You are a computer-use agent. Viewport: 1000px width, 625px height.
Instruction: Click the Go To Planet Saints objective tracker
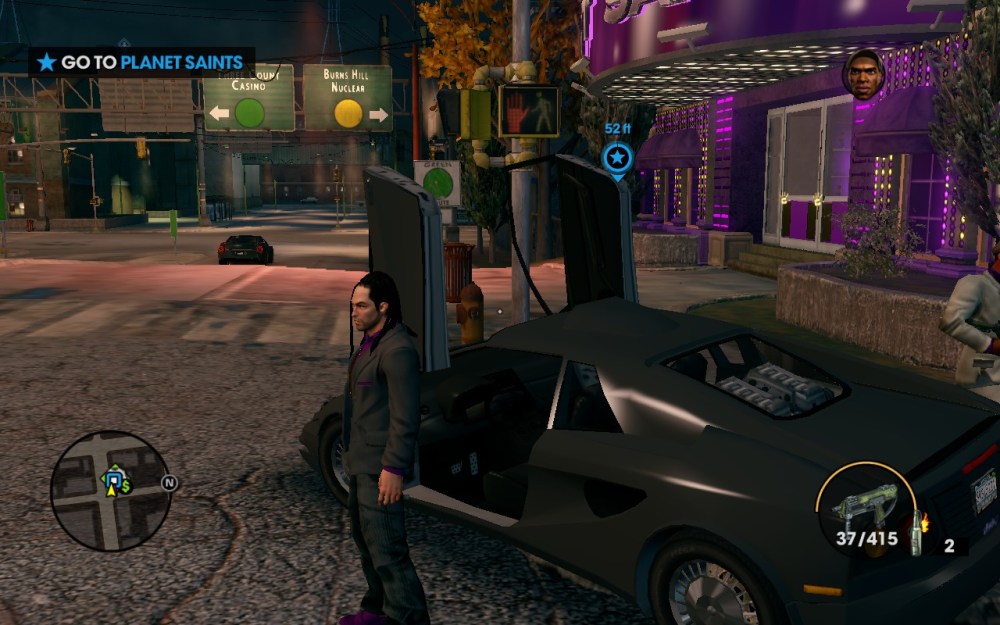point(140,62)
